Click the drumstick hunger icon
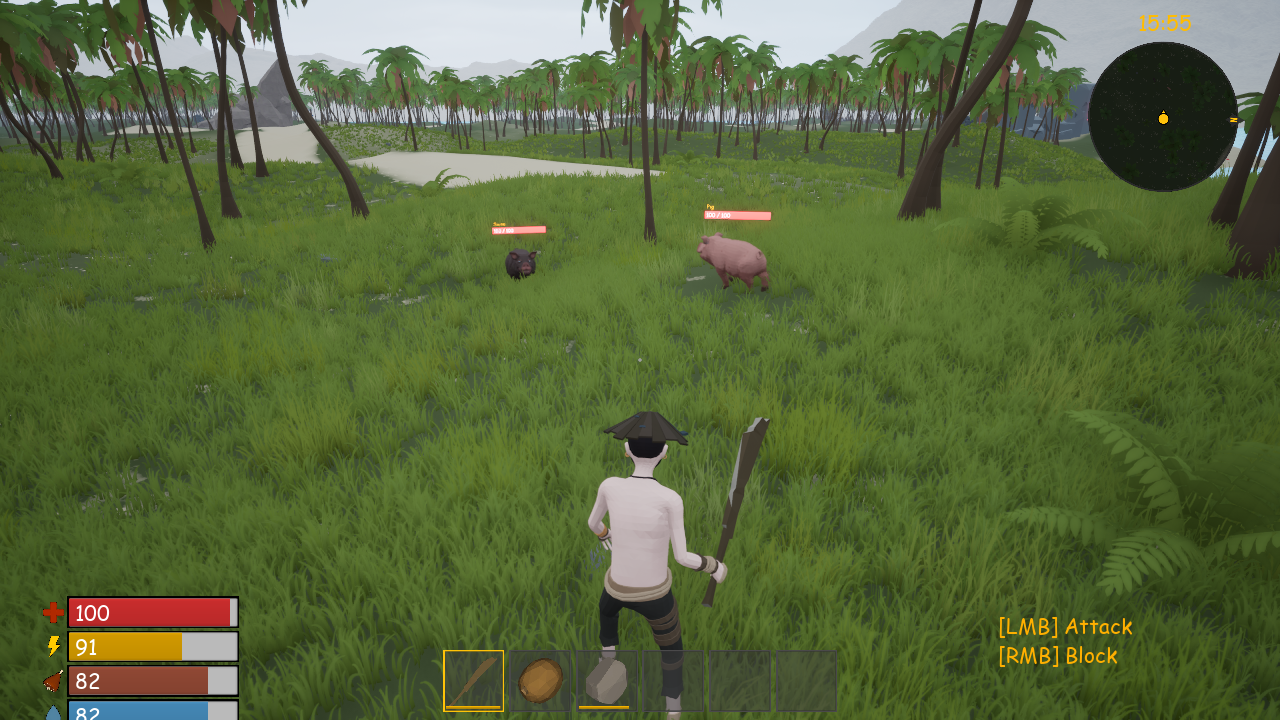The image size is (1280, 720). [x=52, y=681]
